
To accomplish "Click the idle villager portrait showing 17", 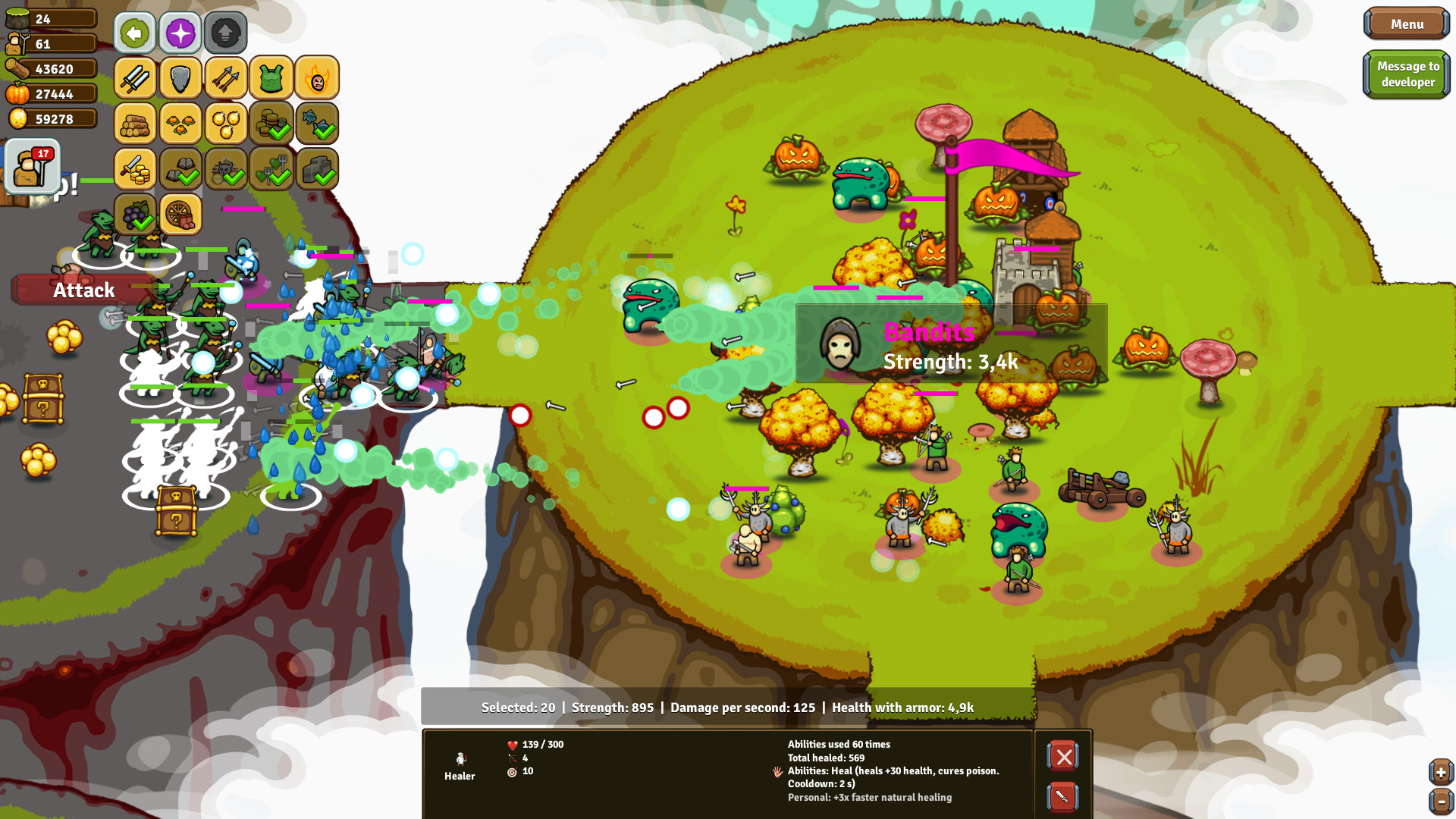I will (32, 167).
